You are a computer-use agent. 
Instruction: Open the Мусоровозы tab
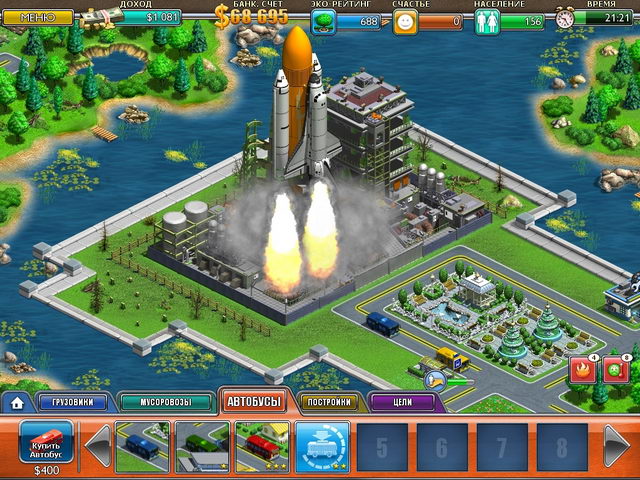pos(164,403)
